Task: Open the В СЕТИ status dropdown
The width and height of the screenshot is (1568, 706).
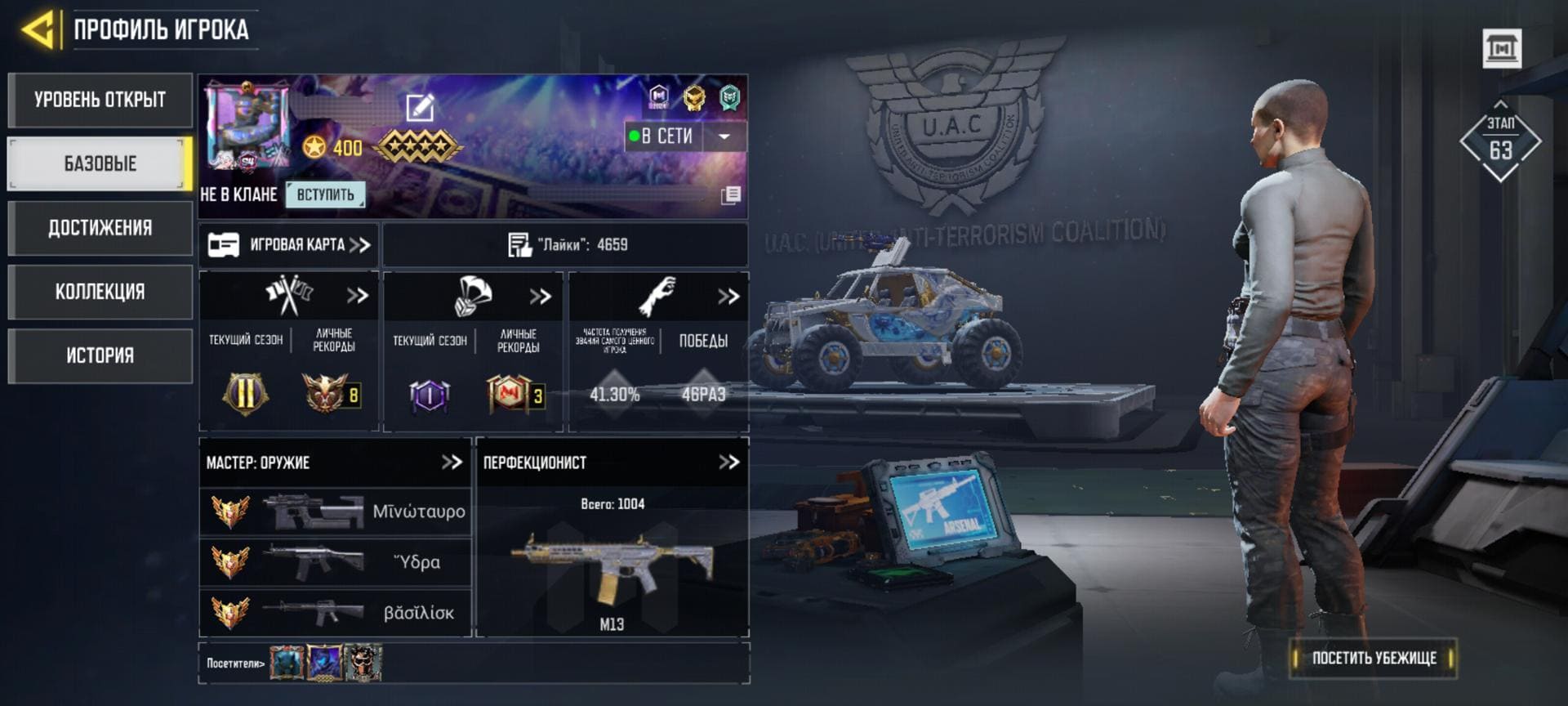Action: 724,136
